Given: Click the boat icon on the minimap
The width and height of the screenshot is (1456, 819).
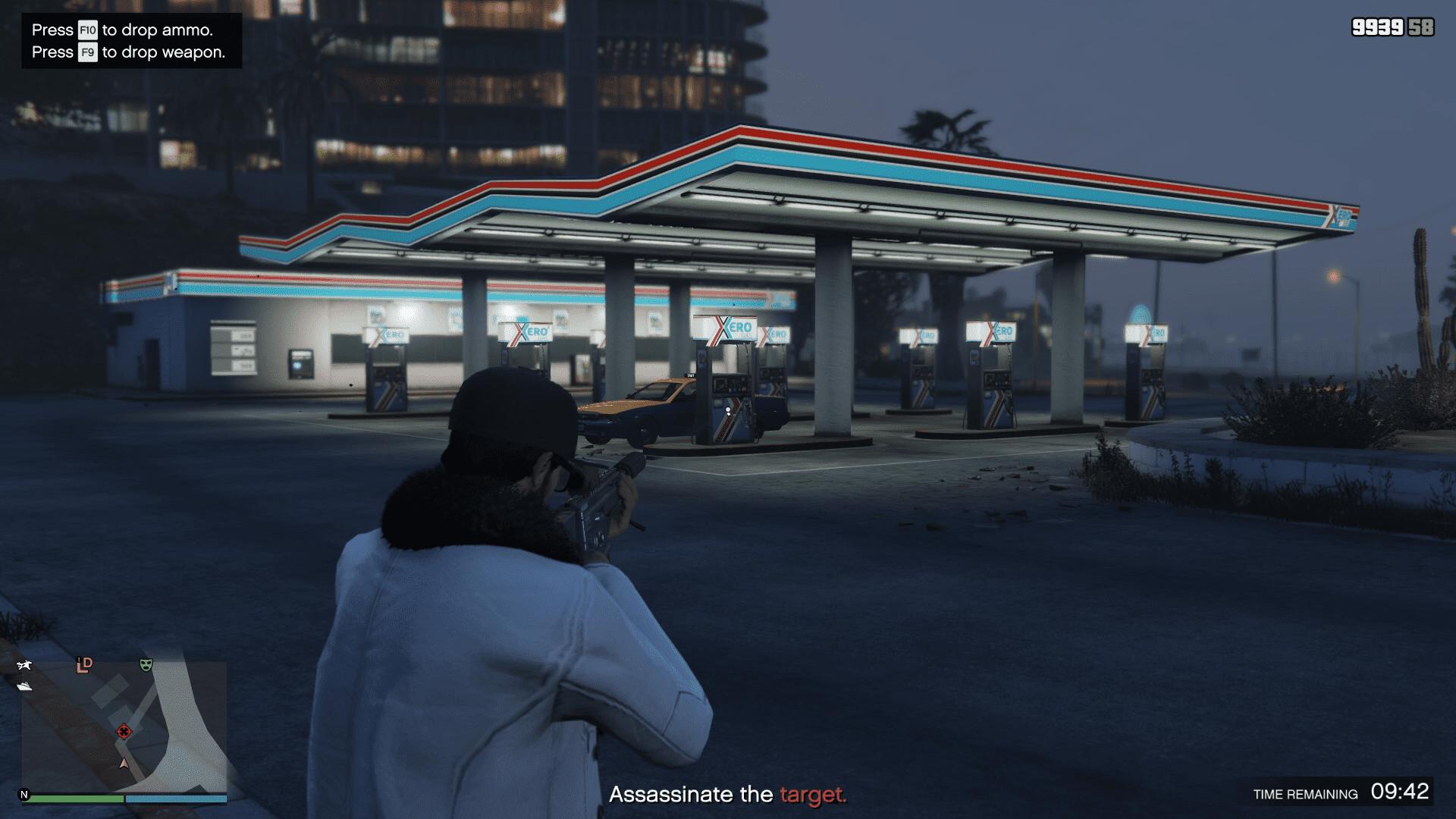Looking at the screenshot, I should click(25, 686).
